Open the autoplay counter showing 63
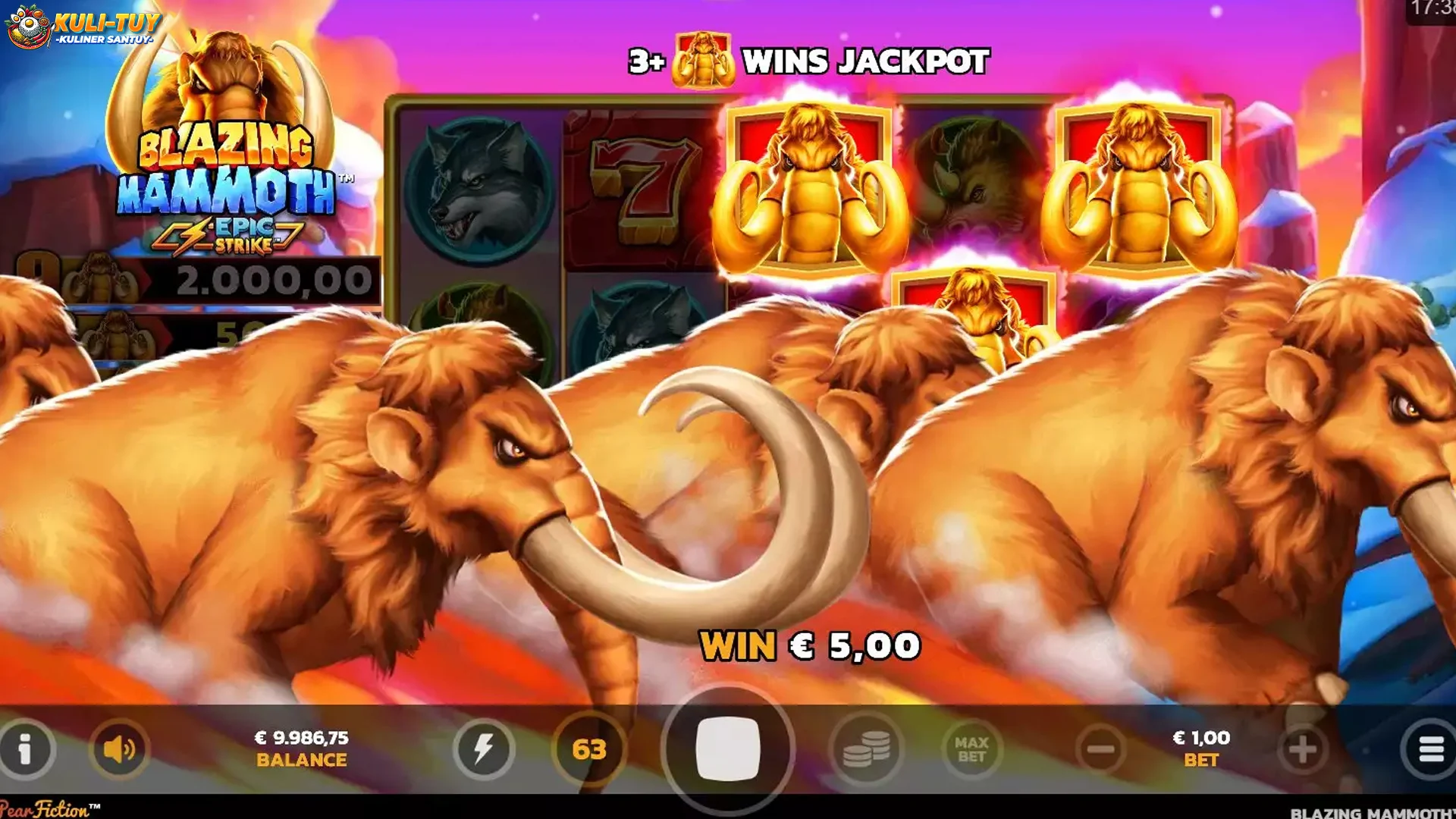The image size is (1456, 819). pyautogui.click(x=591, y=748)
